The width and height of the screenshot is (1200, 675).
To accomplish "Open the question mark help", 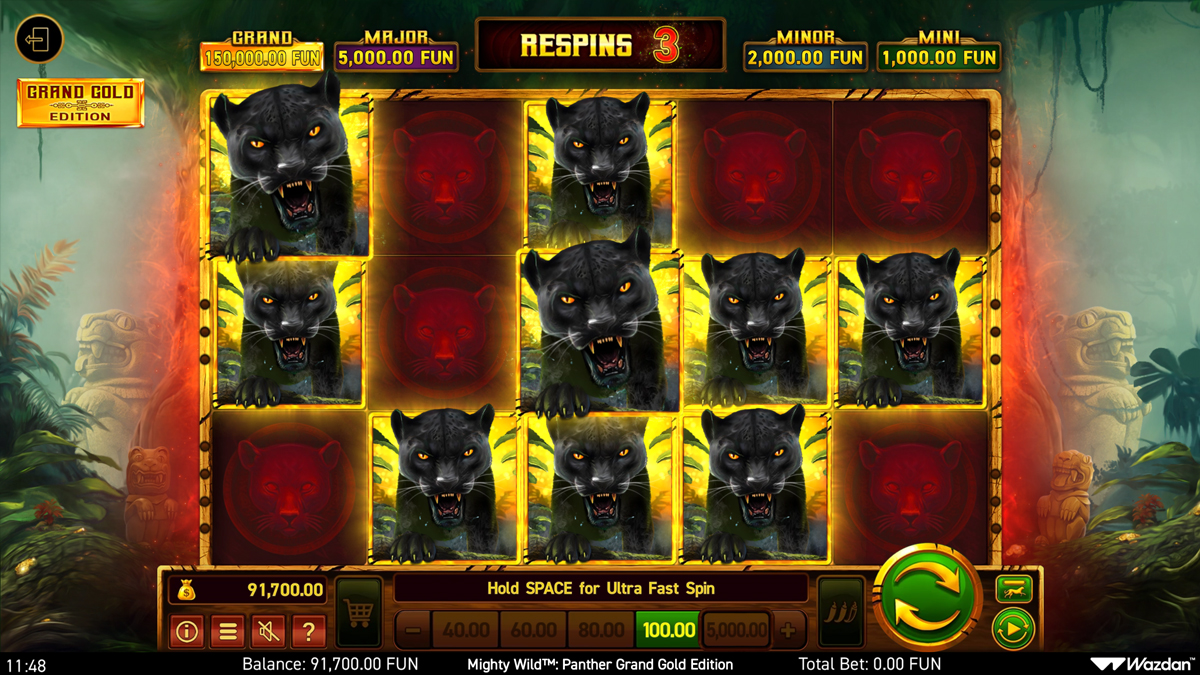I will [x=309, y=631].
